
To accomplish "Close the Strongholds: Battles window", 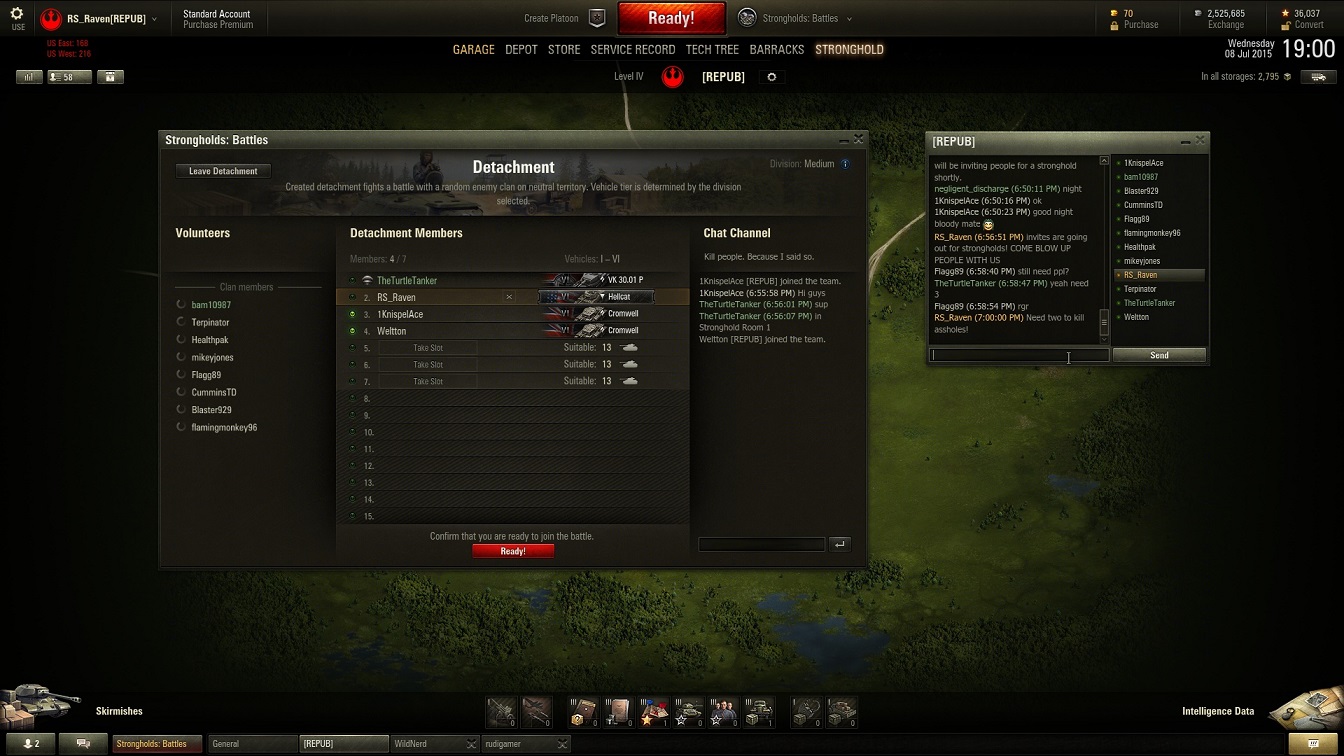I will tap(858, 140).
